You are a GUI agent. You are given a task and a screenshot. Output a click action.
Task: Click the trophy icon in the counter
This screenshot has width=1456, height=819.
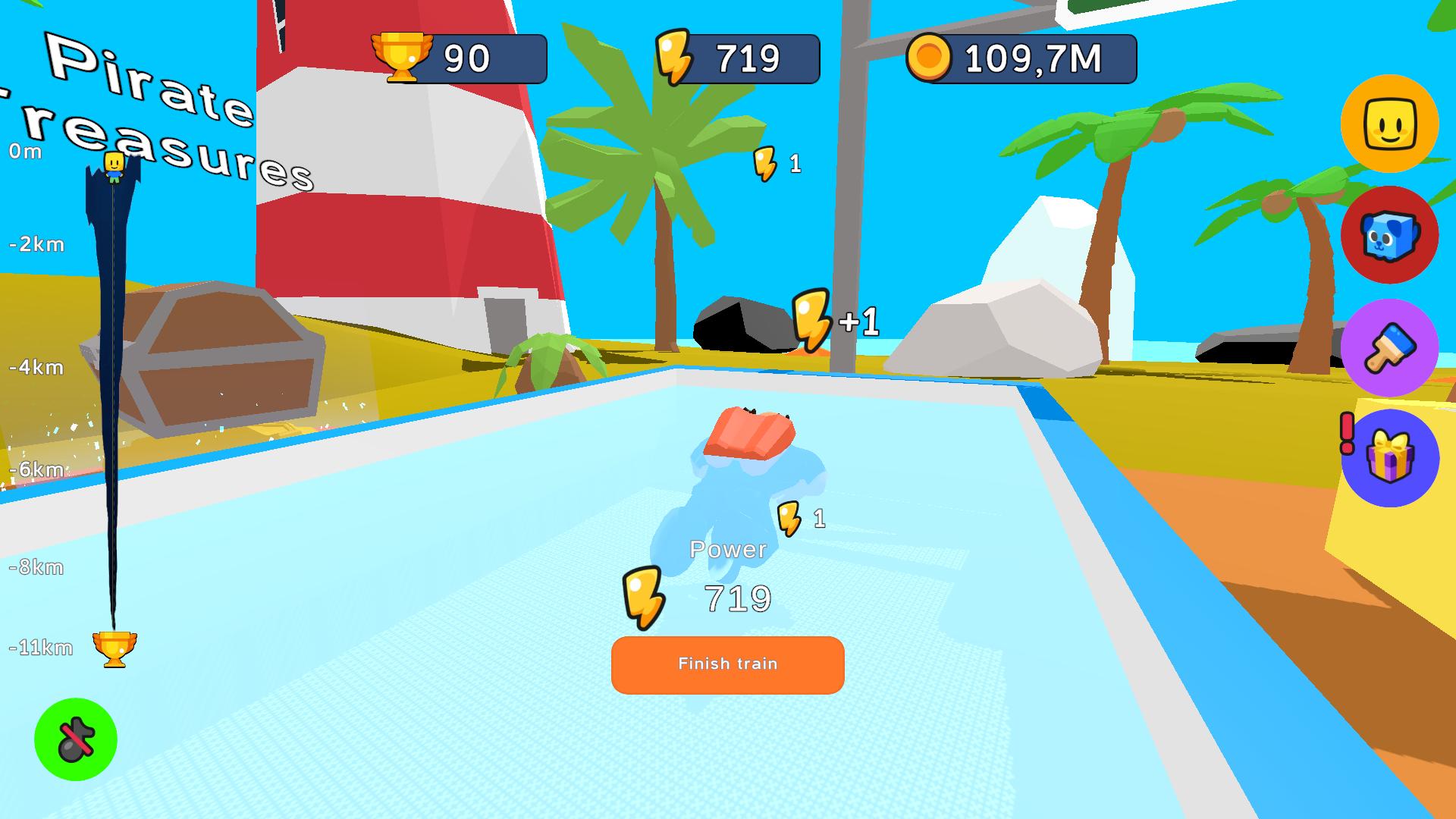click(x=404, y=55)
